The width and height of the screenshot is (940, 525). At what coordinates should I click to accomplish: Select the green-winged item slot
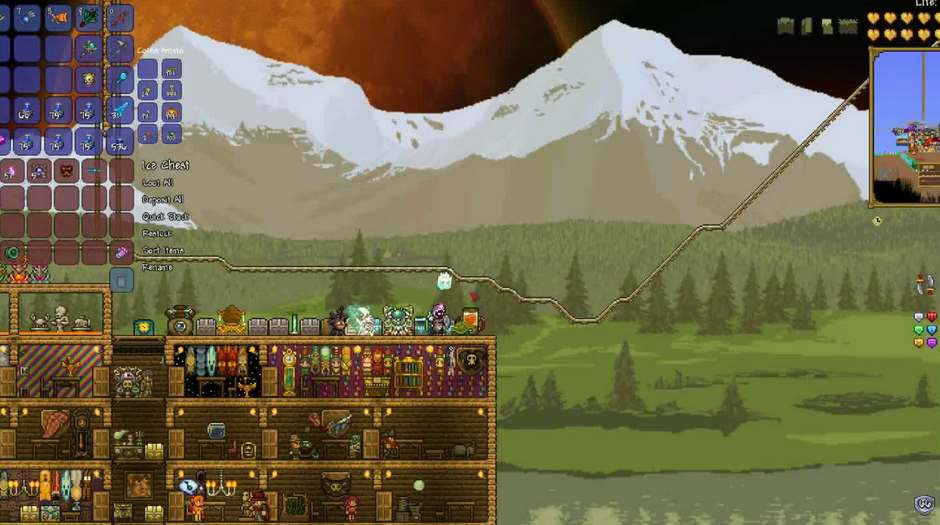coord(90,17)
